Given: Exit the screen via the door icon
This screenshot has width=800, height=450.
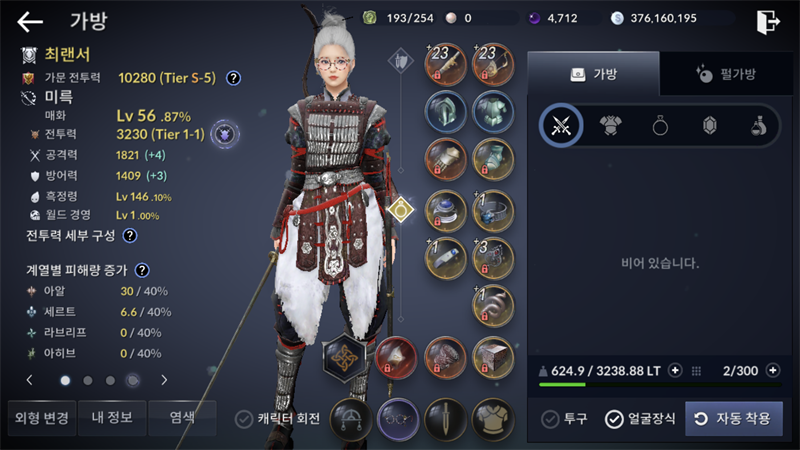Looking at the screenshot, I should [x=768, y=20].
